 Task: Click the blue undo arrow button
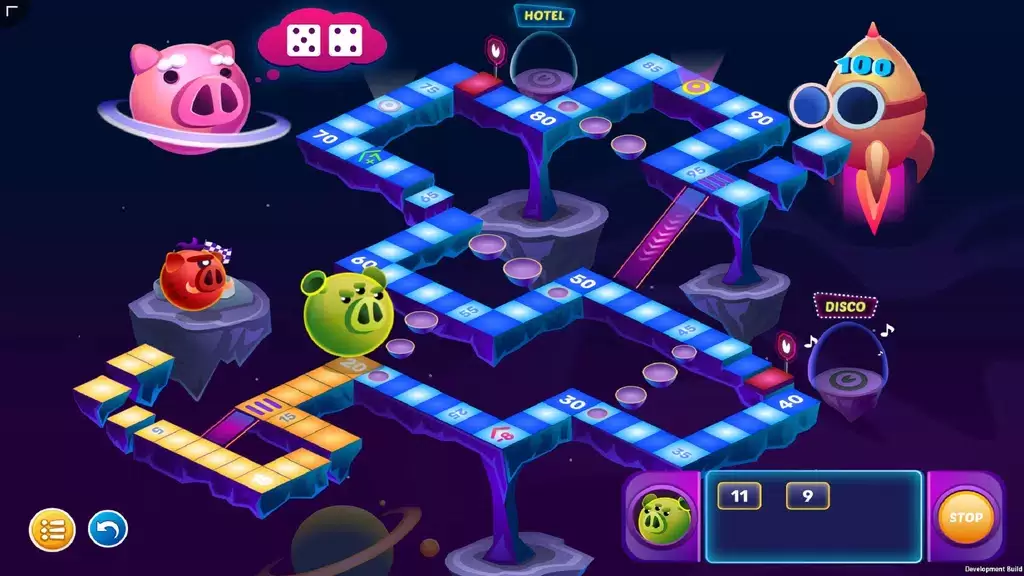(x=108, y=529)
